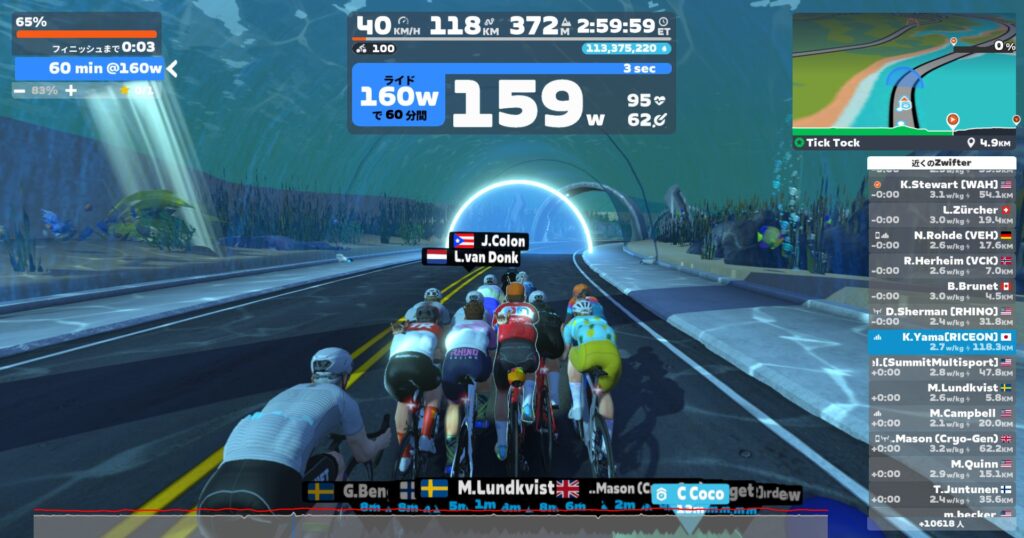Image resolution: width=1024 pixels, height=538 pixels.
Task: Select R.Herheim (VCK) in the rider list
Action: click(941, 265)
